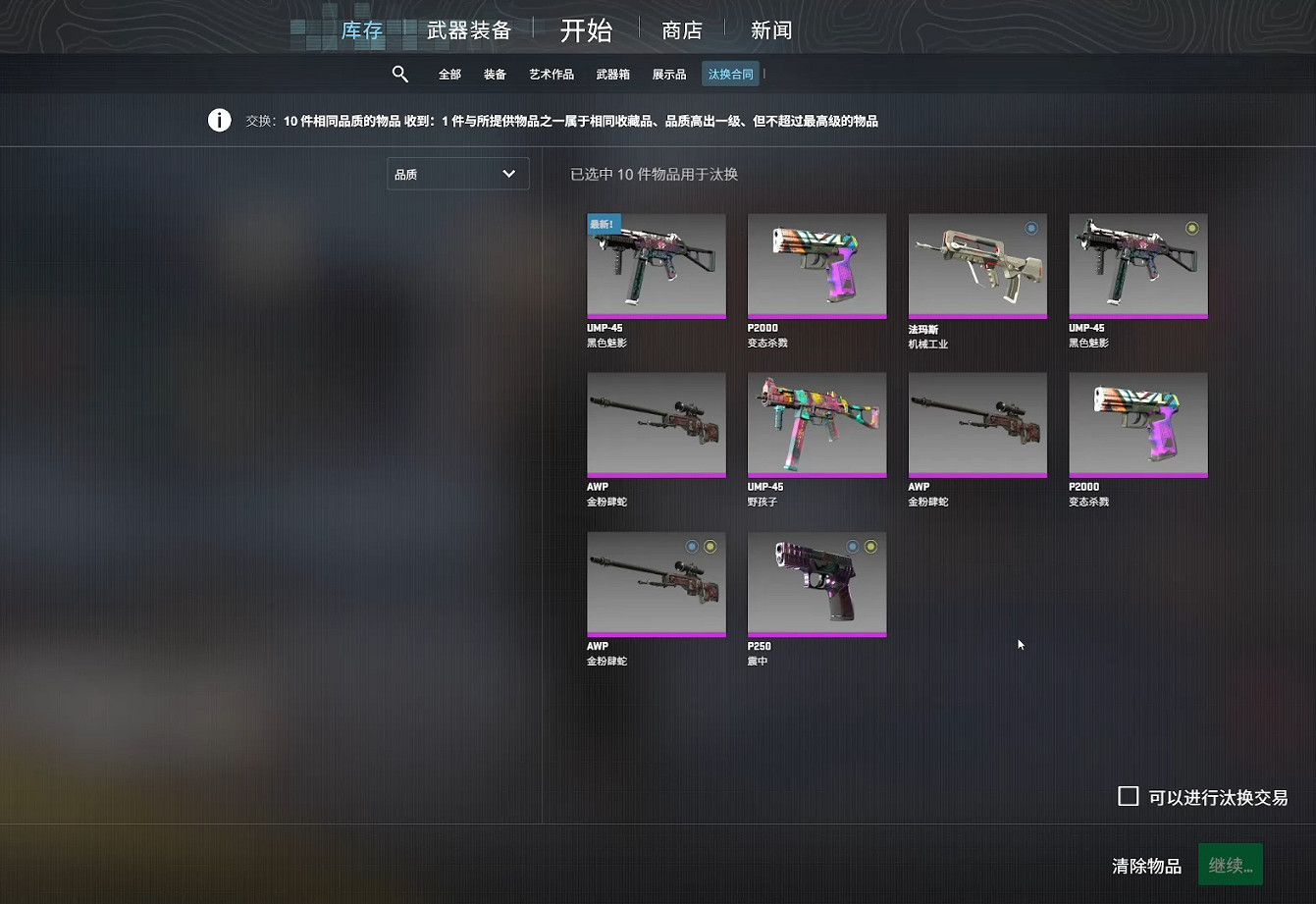The width and height of the screenshot is (1316, 904).
Task: Click the 继续 button
Action: (1230, 864)
